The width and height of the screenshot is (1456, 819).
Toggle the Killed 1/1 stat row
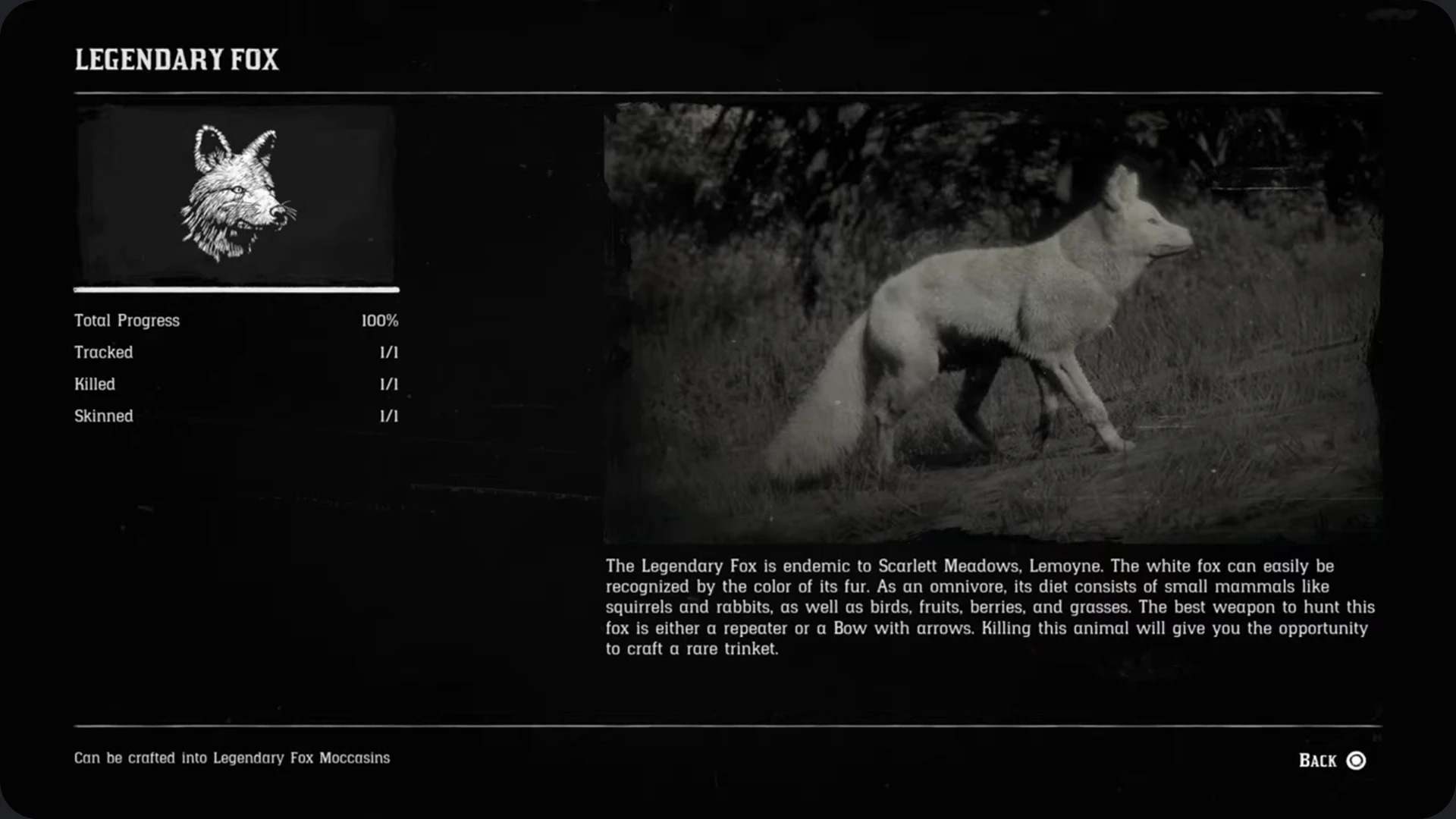click(235, 384)
